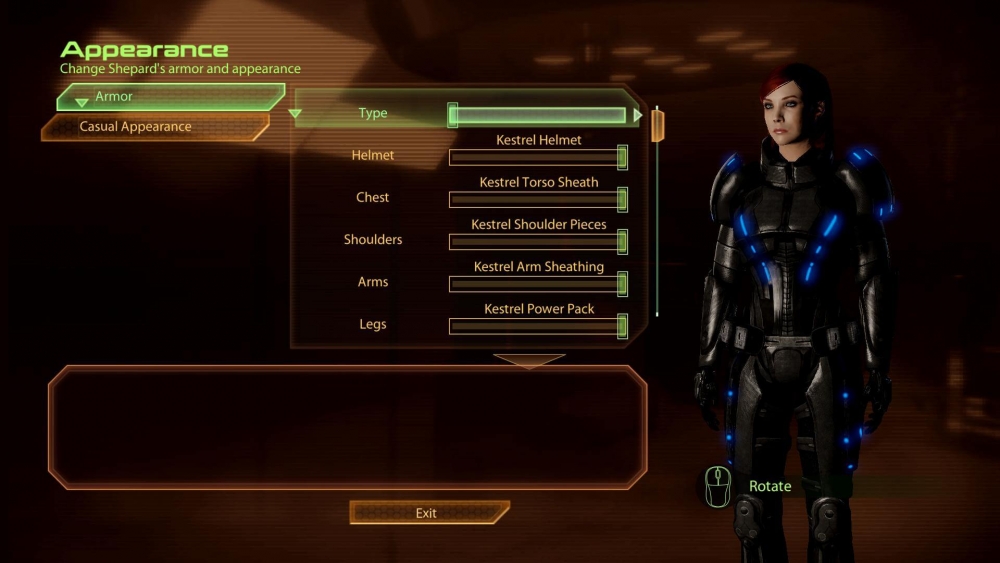Click the Kestrel Helmet slider
This screenshot has width=1000, height=563.
[x=538, y=157]
